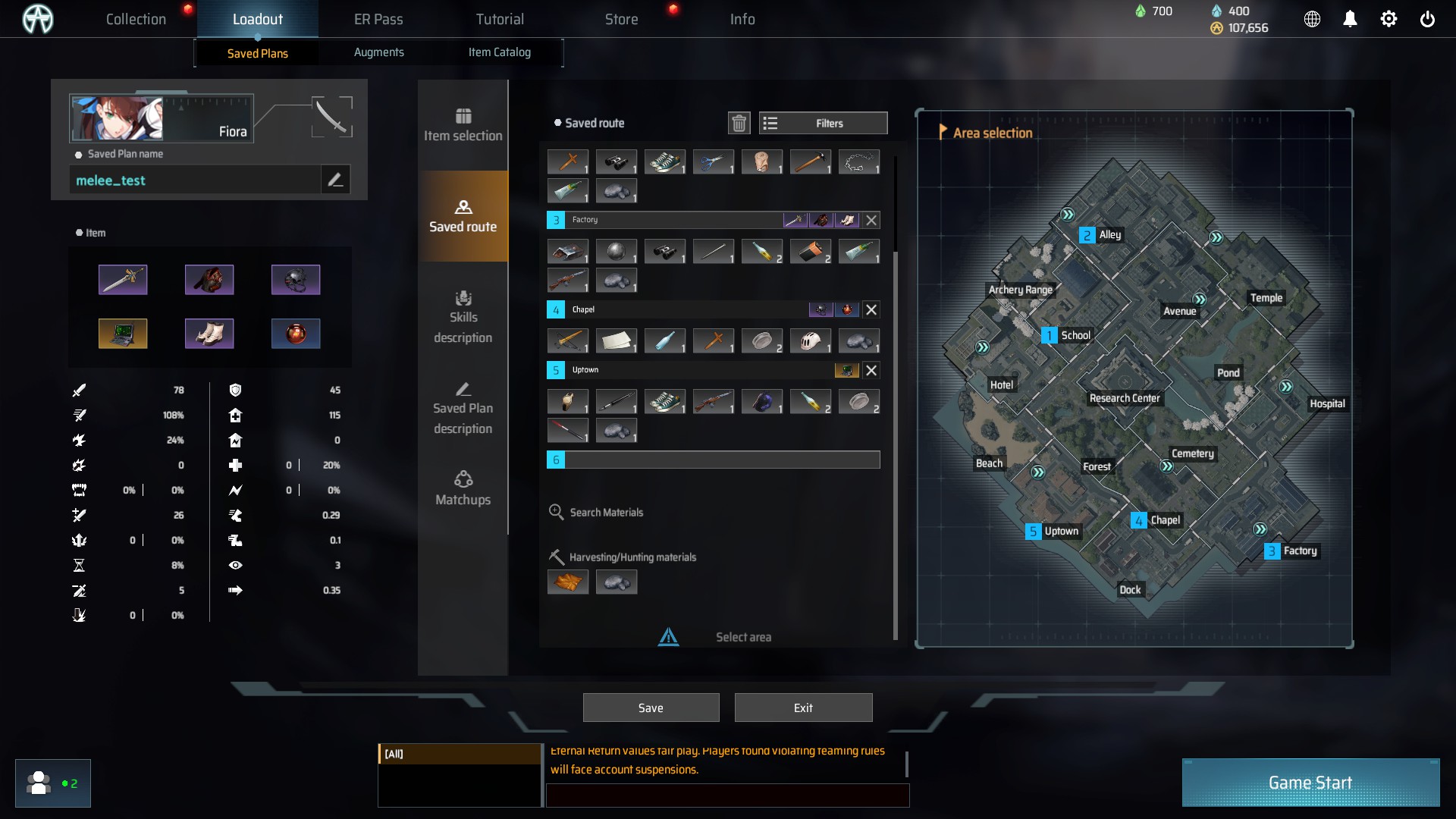The height and width of the screenshot is (819, 1456).
Task: Select the Item selection panel
Action: point(463,125)
